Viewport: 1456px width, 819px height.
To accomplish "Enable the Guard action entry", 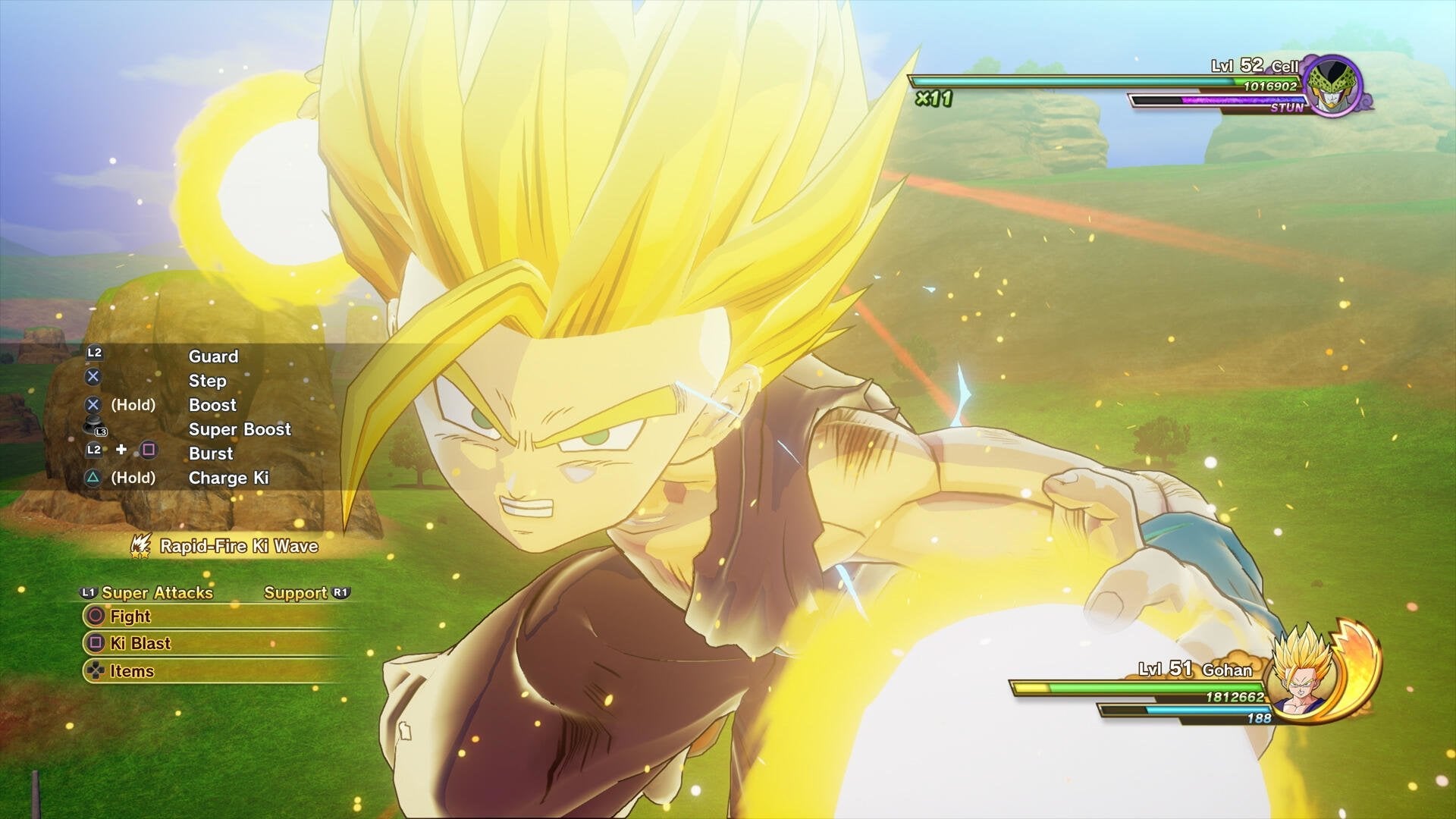I will [x=213, y=356].
